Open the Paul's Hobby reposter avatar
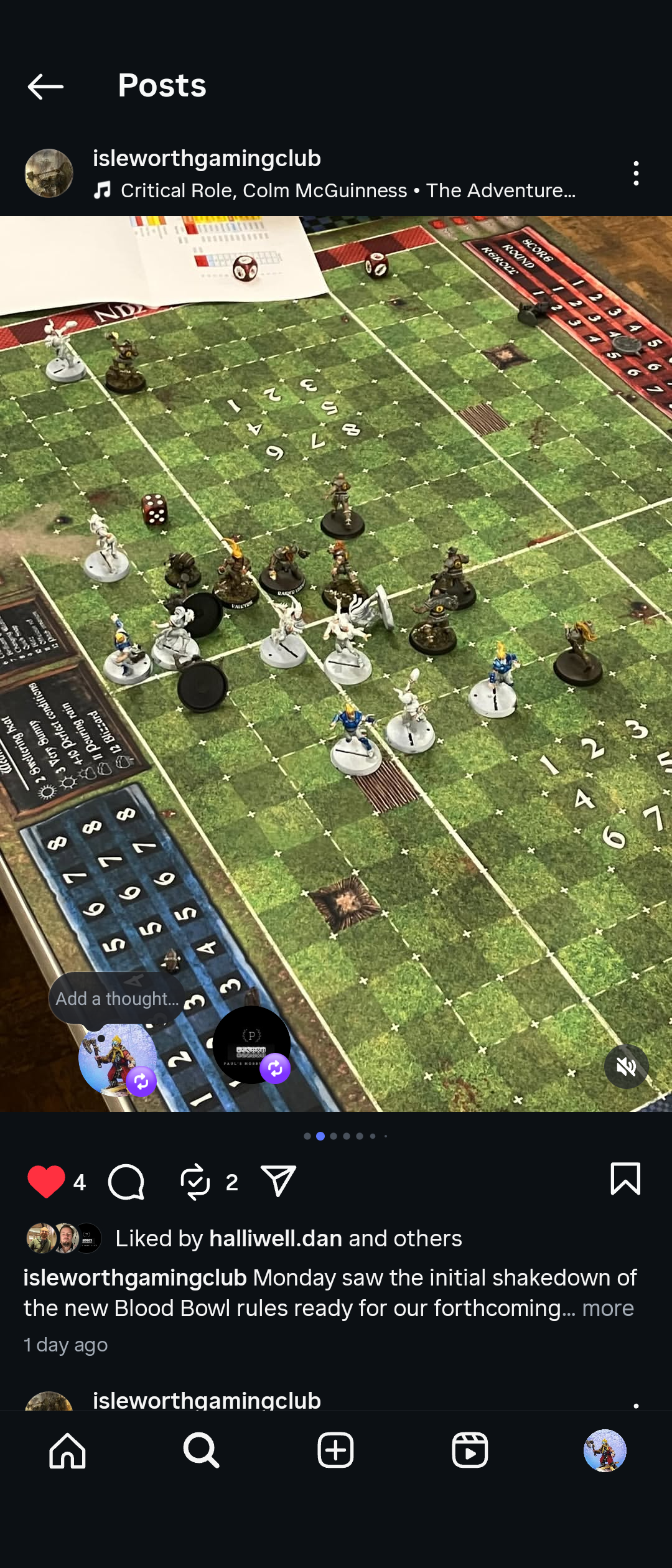Image resolution: width=672 pixels, height=1568 pixels. [x=251, y=1045]
